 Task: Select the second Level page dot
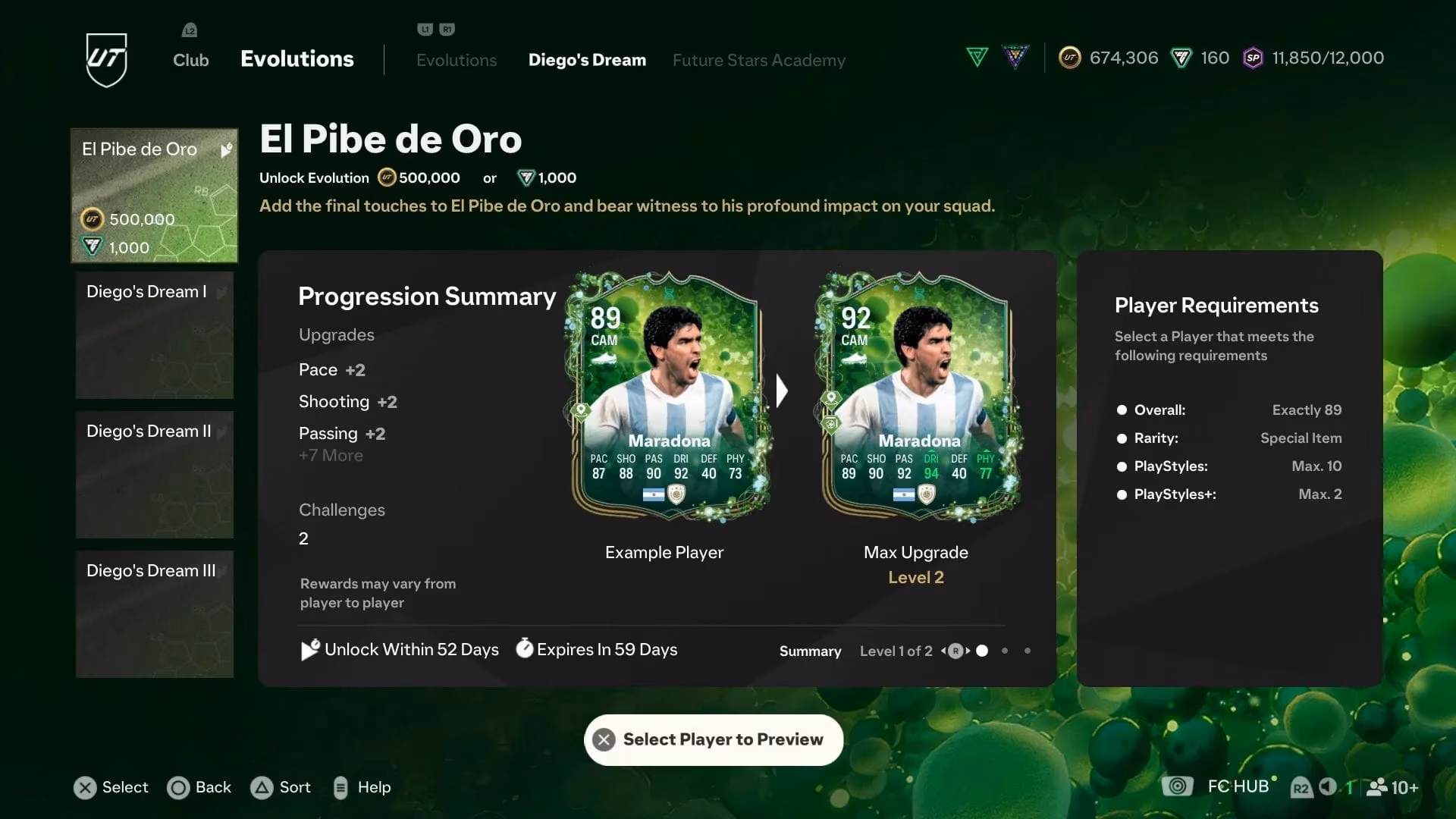tap(1005, 651)
